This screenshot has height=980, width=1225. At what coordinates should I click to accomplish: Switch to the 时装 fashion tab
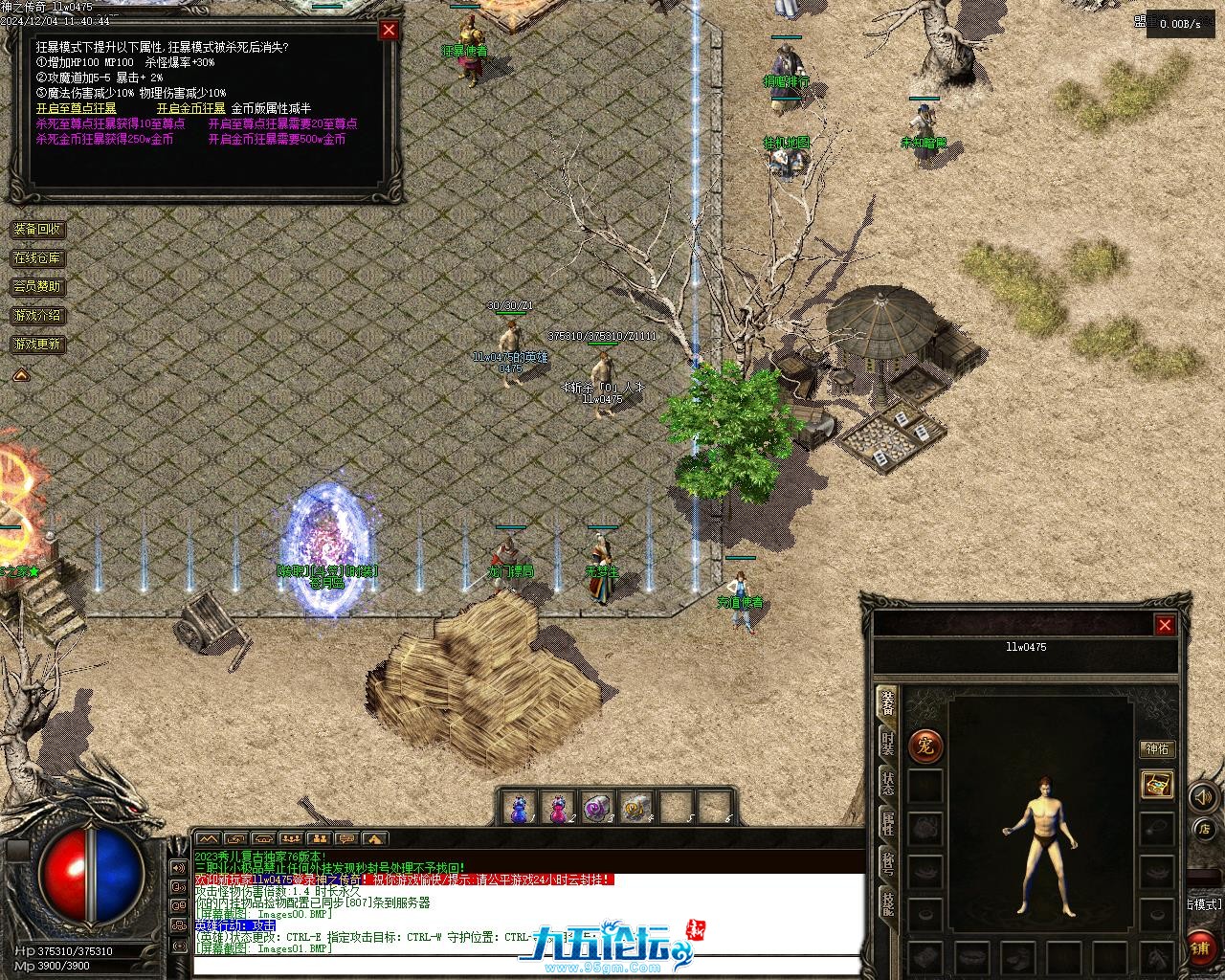click(888, 745)
